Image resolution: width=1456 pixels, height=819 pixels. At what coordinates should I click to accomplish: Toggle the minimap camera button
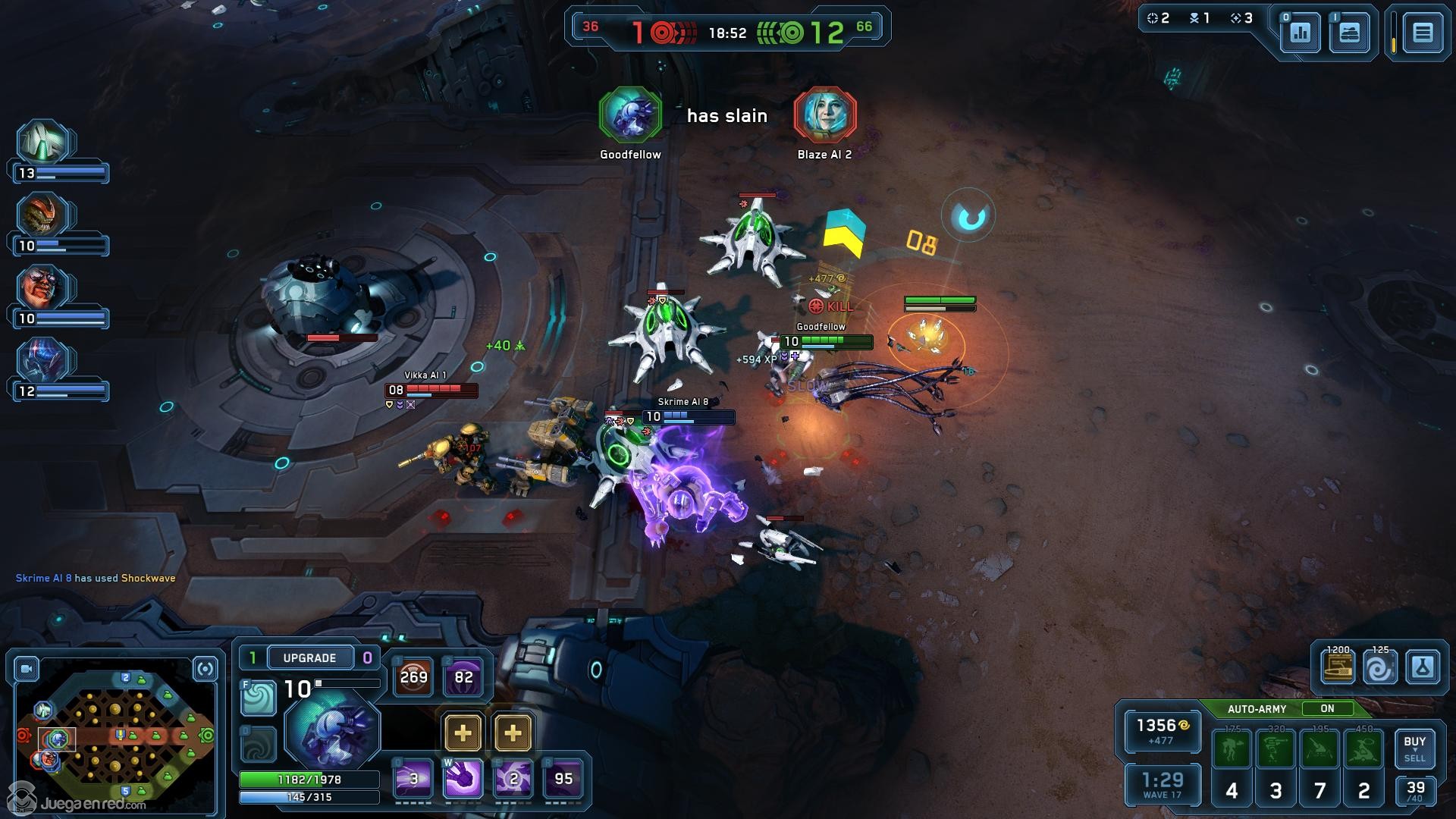pos(27,669)
